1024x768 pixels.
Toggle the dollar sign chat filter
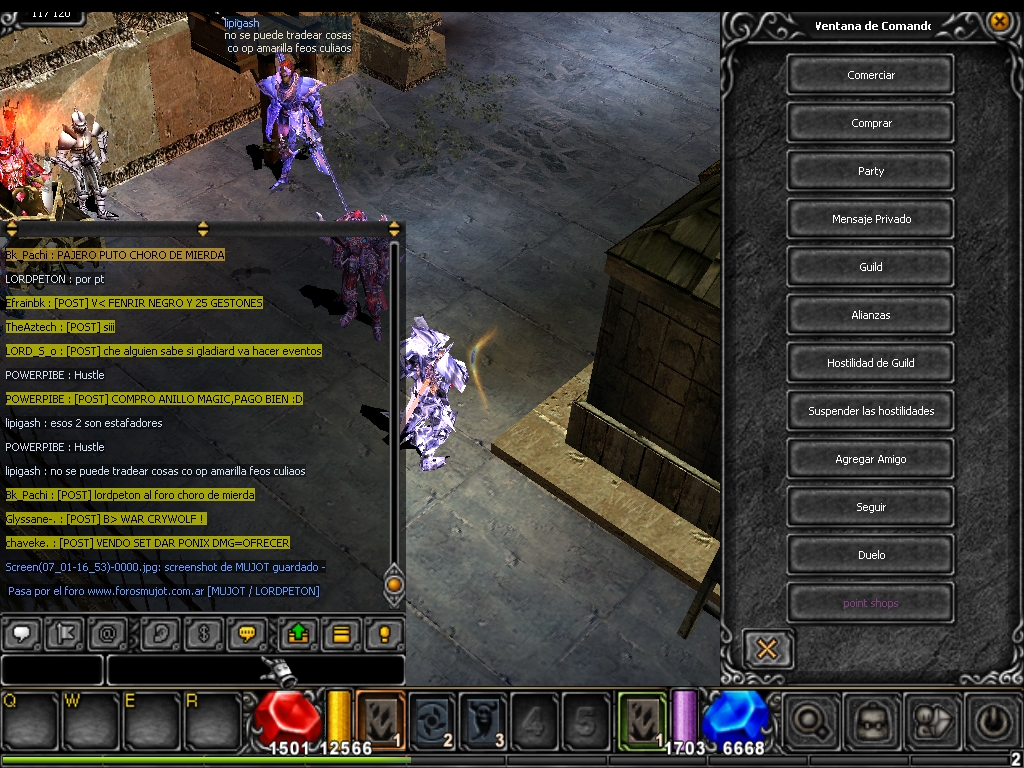tap(204, 634)
